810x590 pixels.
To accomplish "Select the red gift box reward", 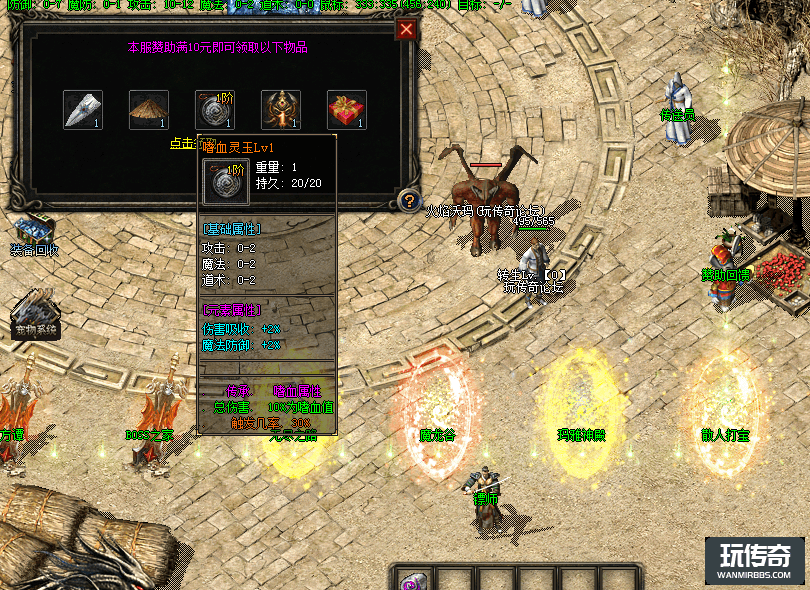I will [x=347, y=110].
